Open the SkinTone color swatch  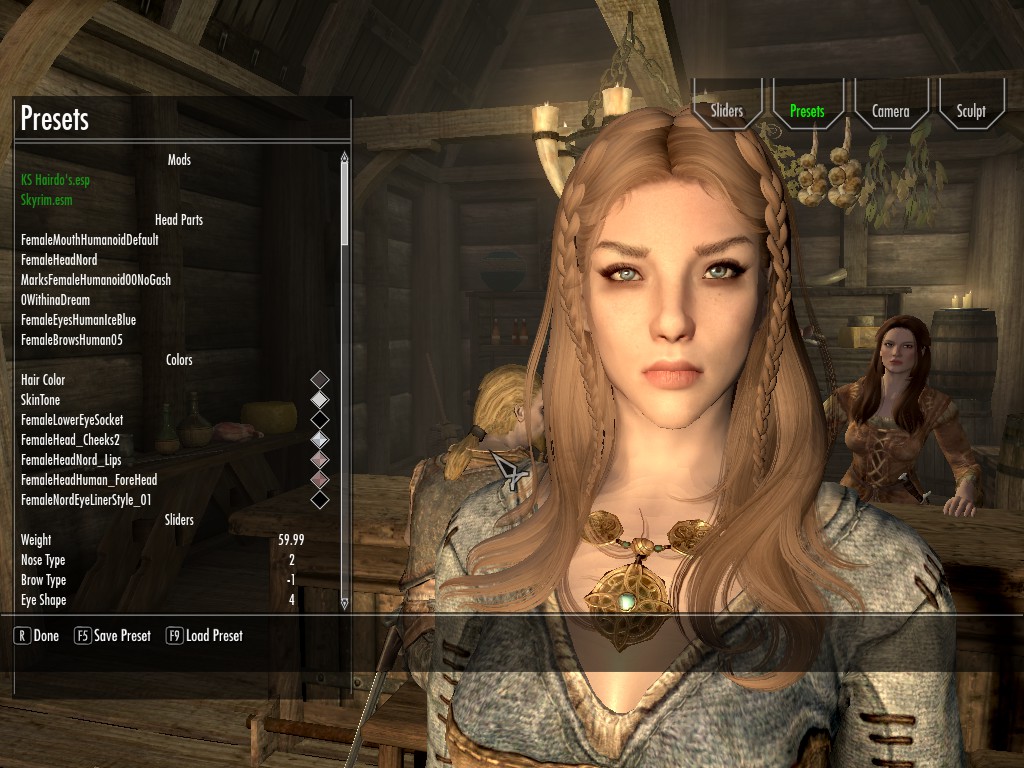320,400
